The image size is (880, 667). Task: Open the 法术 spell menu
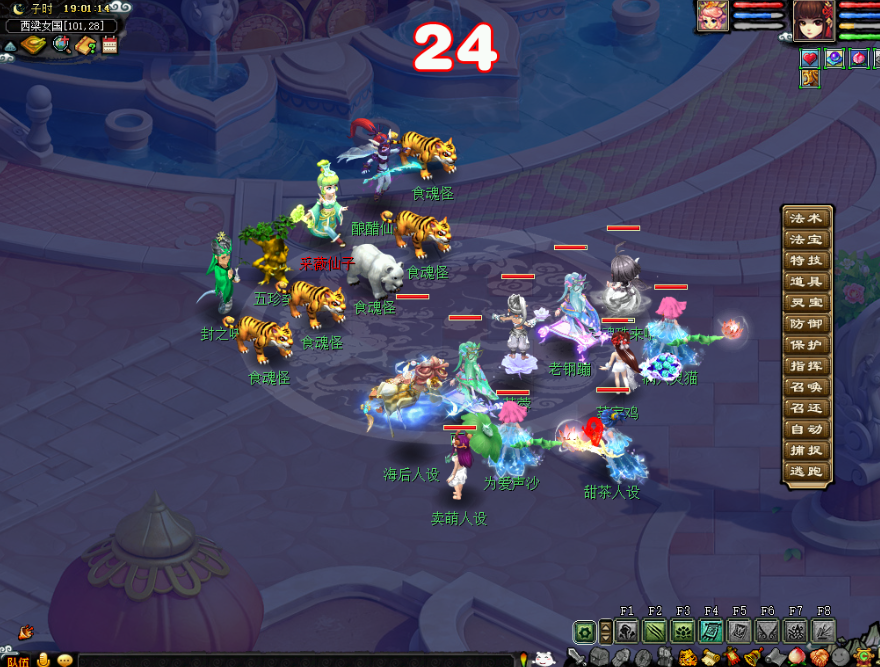pos(806,218)
